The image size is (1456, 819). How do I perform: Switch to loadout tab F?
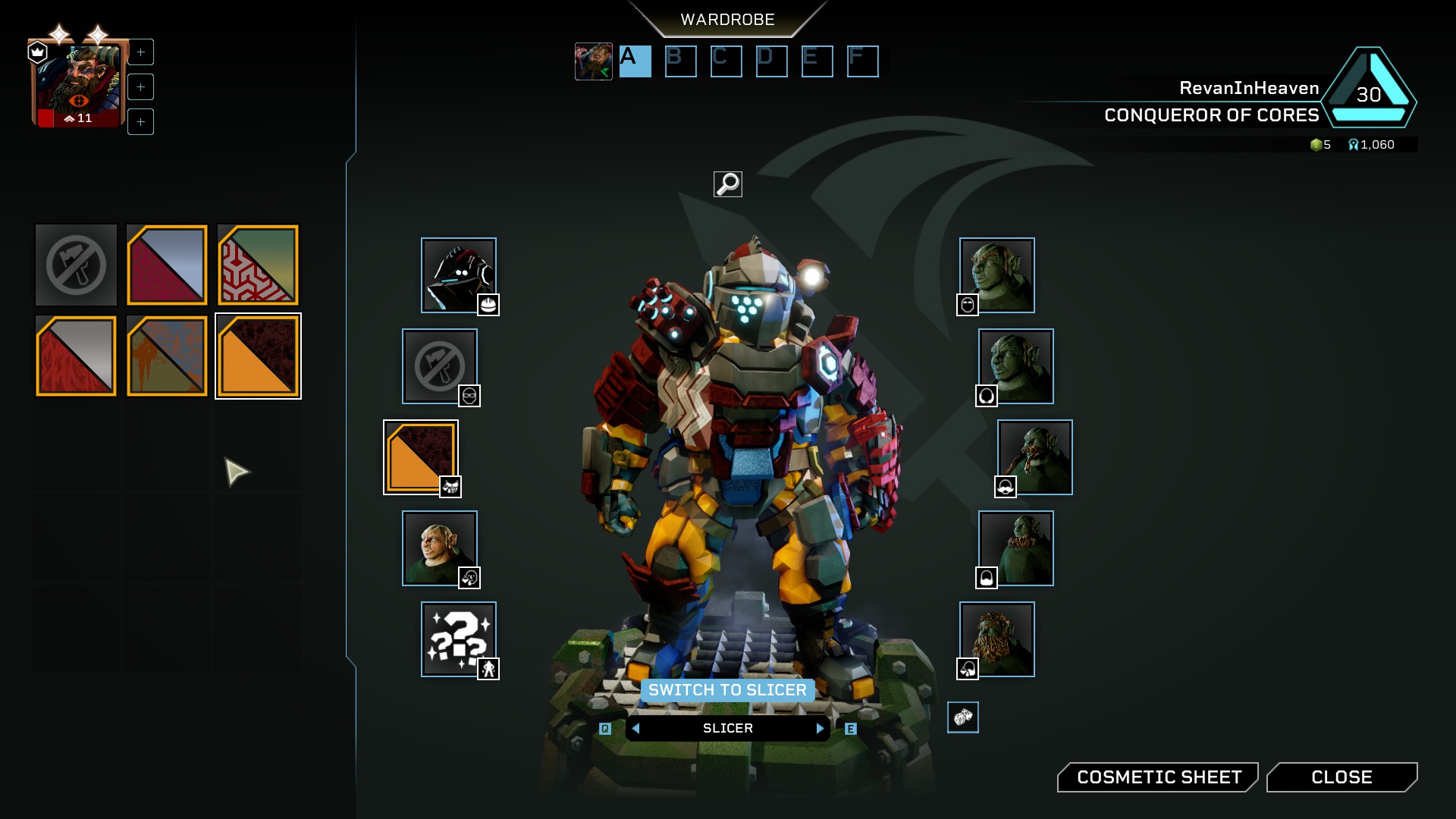pyautogui.click(x=862, y=61)
